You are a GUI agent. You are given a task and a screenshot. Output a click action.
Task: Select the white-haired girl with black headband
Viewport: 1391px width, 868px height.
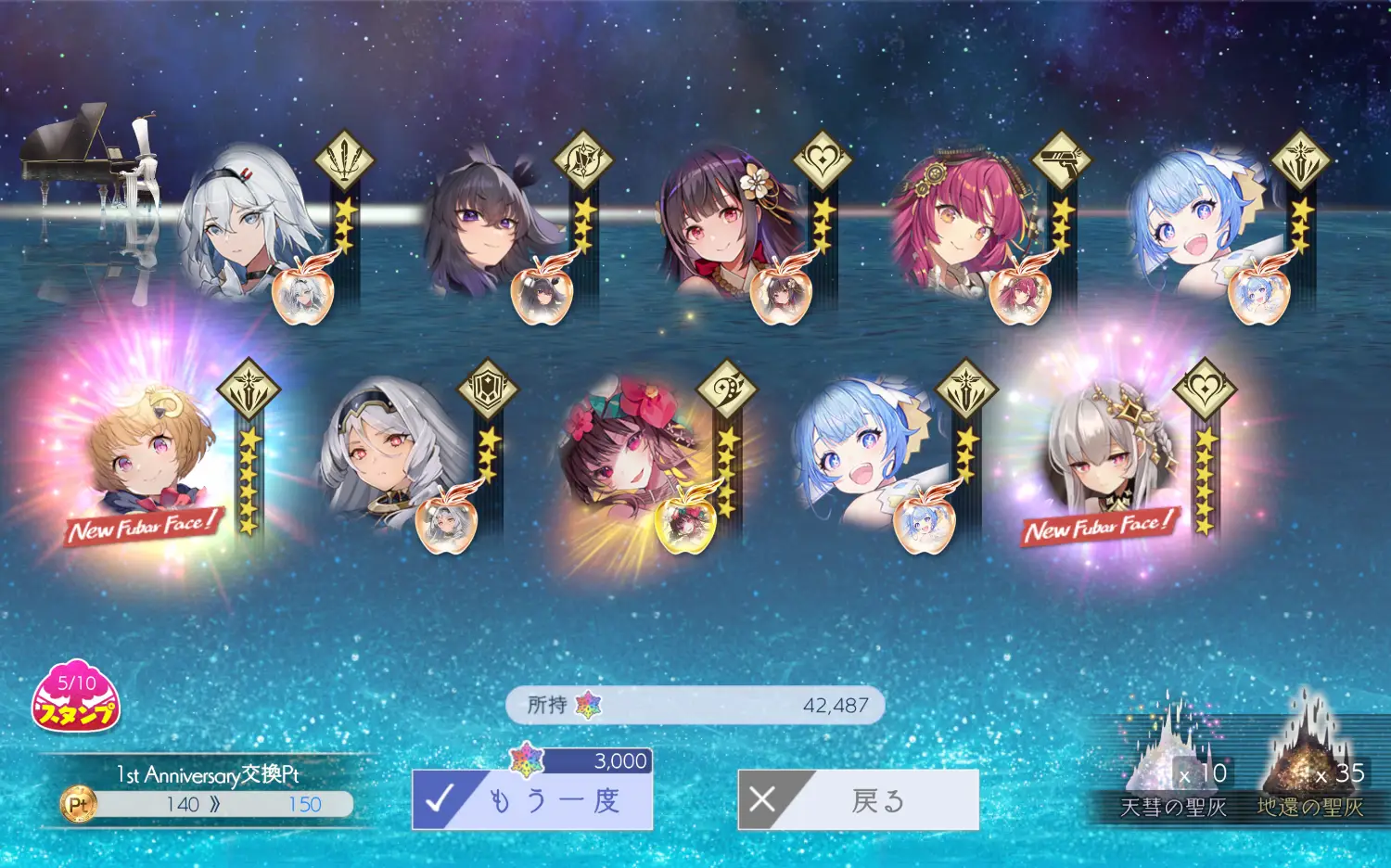coord(246,223)
